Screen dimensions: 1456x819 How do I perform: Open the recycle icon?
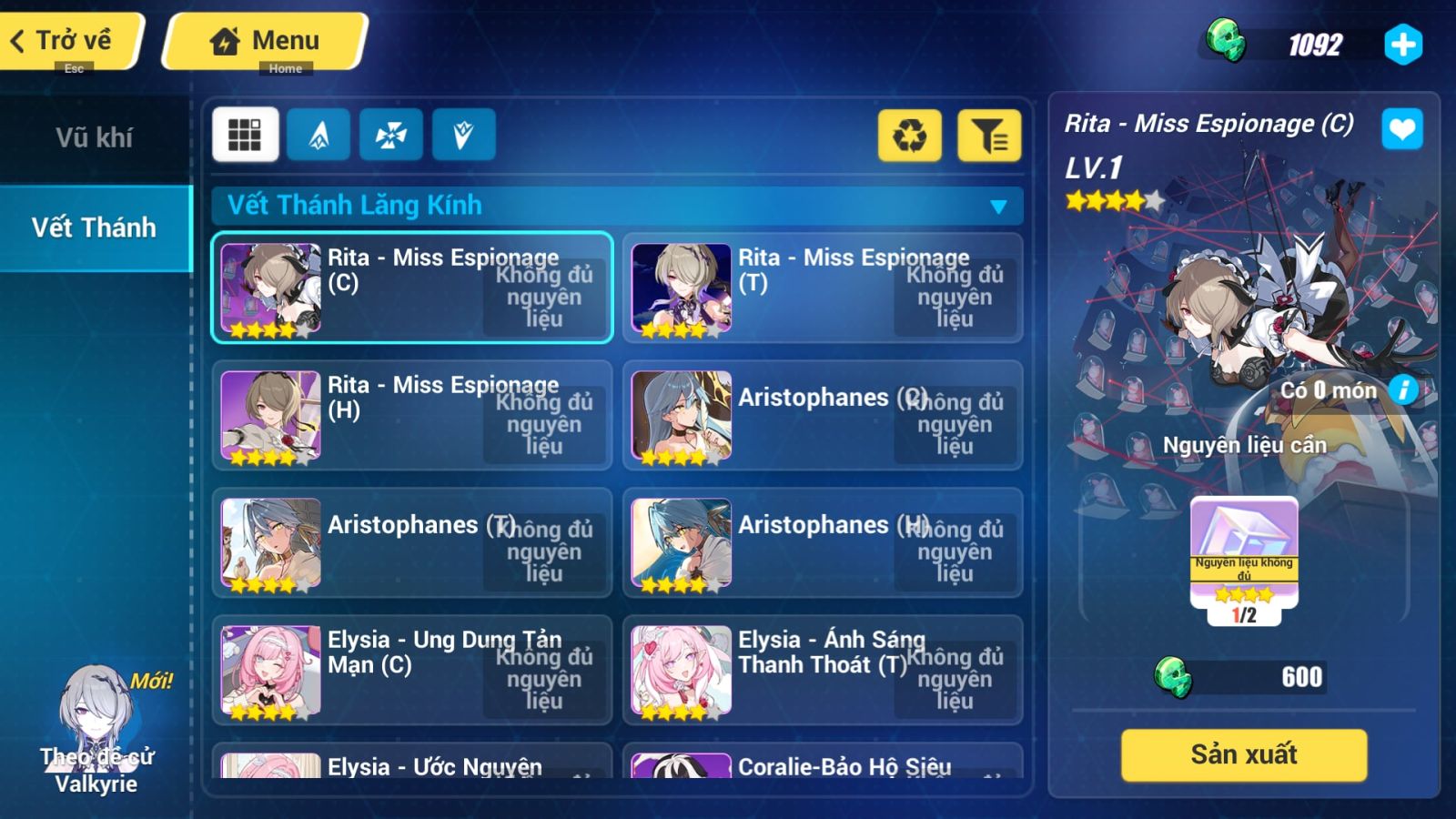point(908,136)
